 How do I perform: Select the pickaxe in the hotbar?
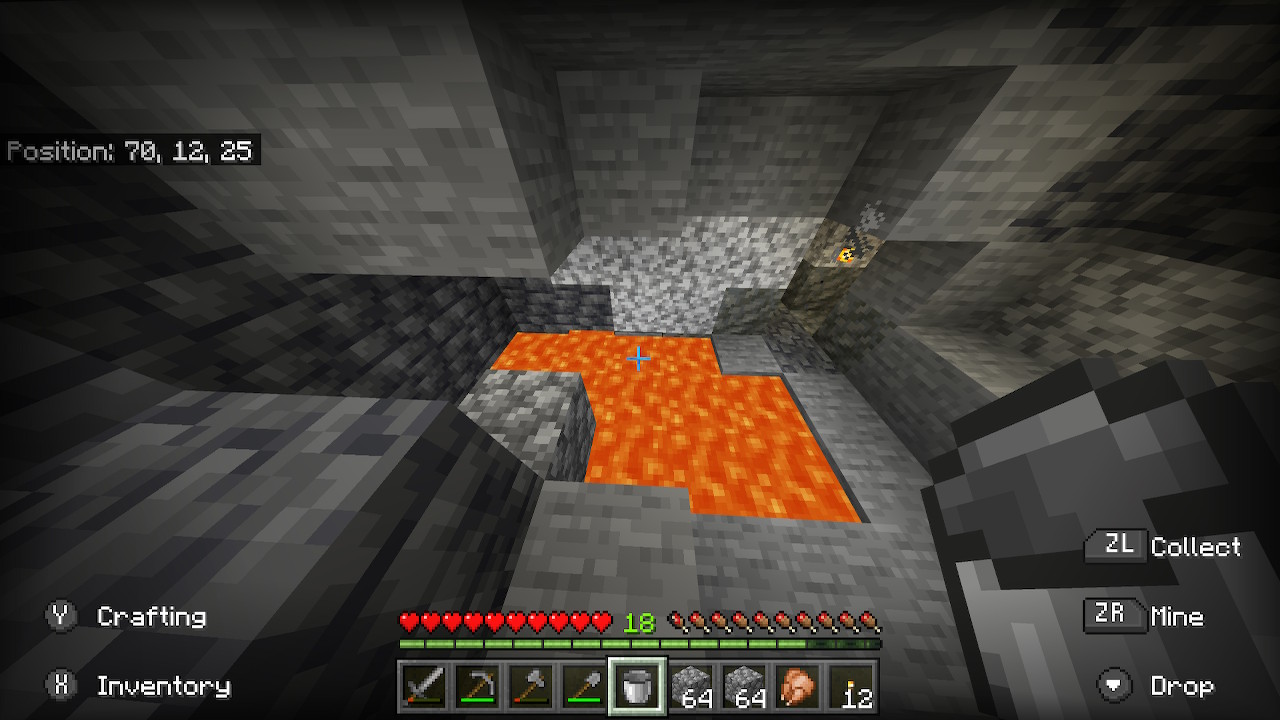click(x=477, y=687)
